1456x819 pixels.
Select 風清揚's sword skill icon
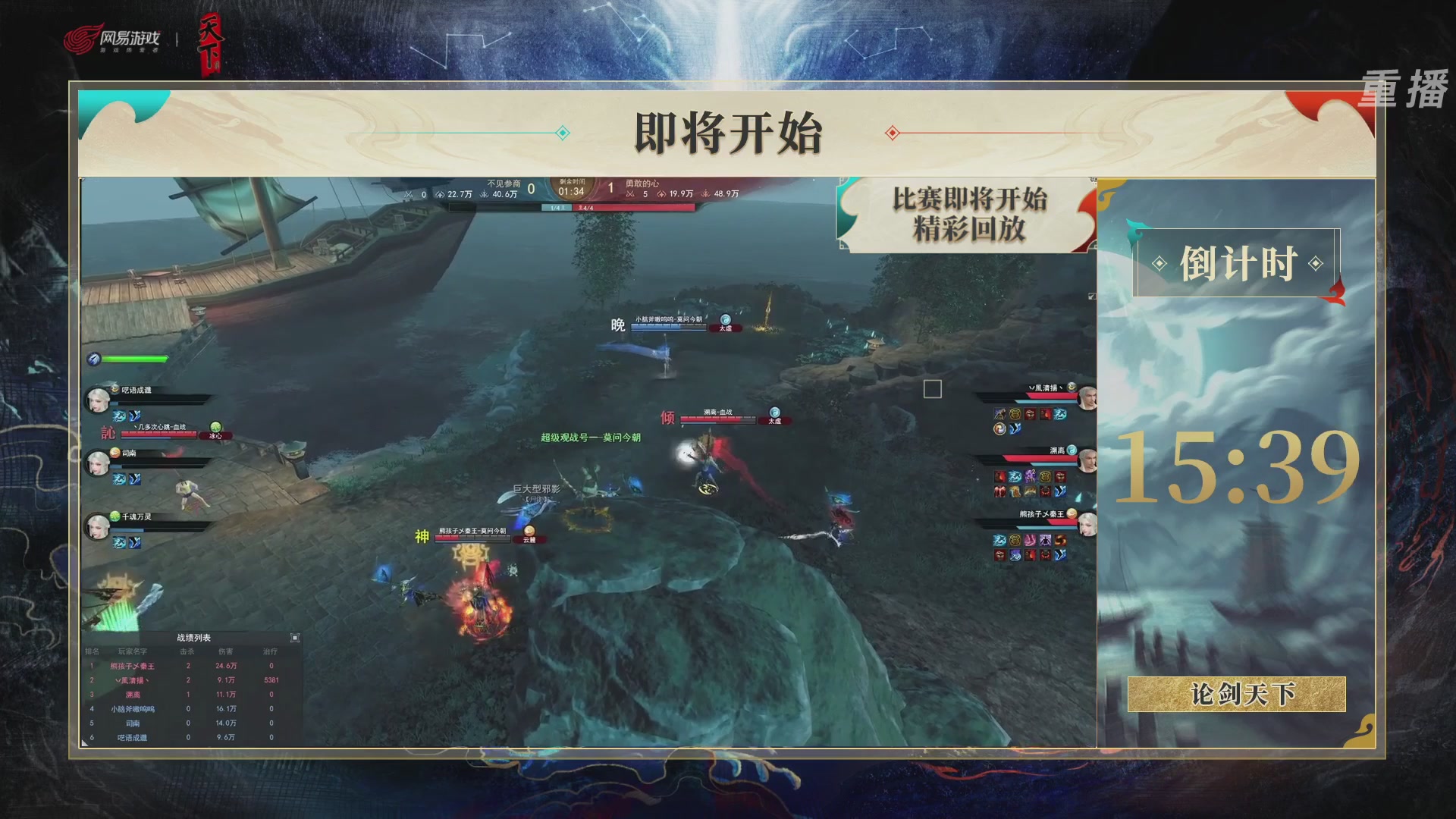(999, 414)
